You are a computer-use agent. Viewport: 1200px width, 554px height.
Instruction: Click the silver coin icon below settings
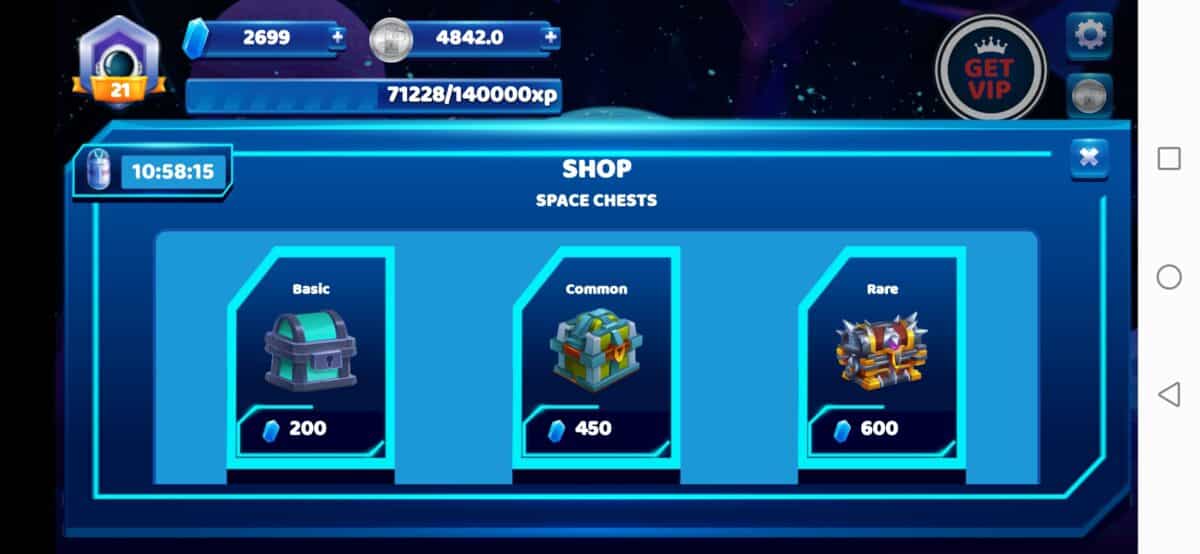coord(1088,96)
